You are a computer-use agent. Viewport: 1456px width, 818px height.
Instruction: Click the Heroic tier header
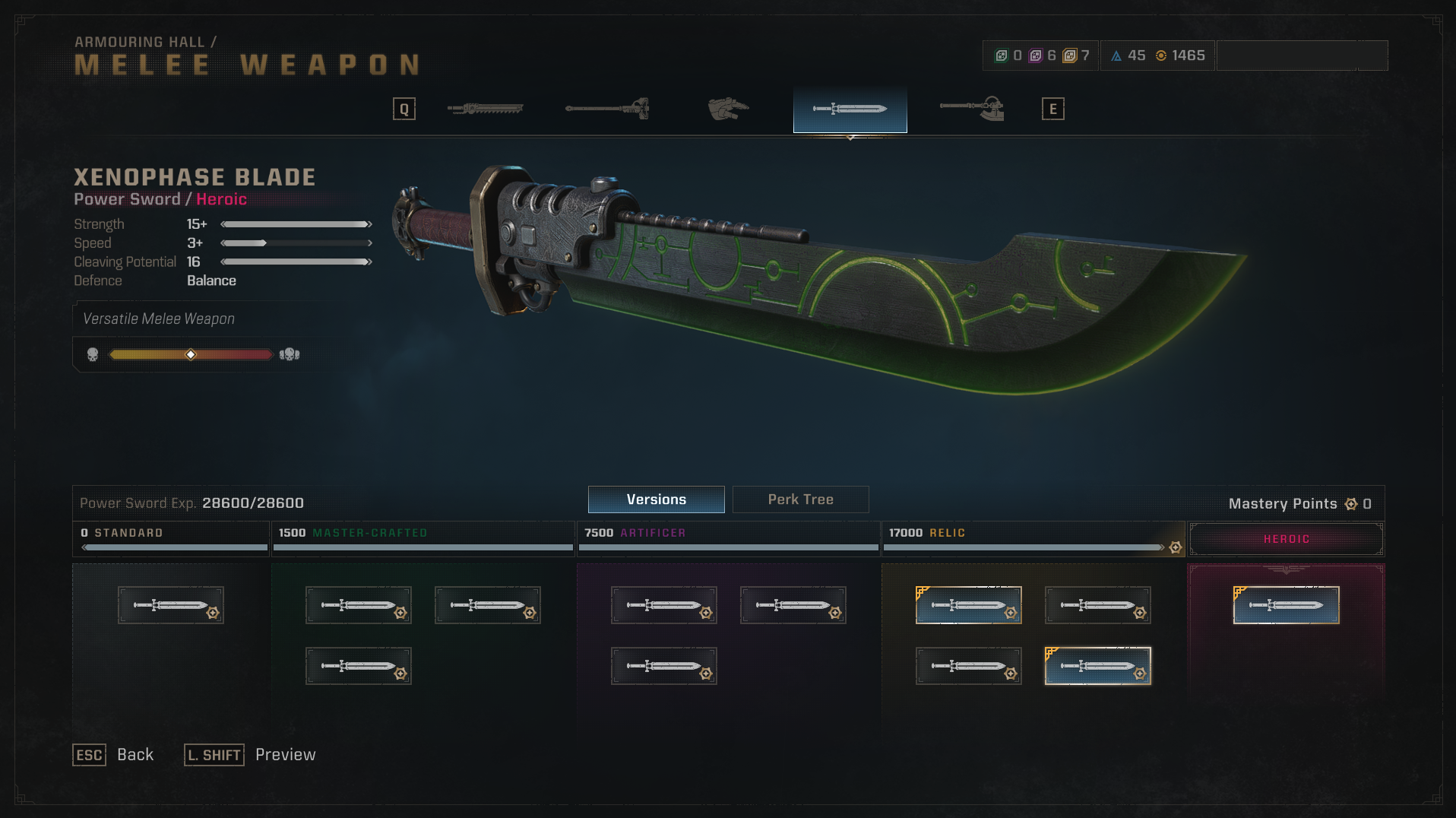1286,539
